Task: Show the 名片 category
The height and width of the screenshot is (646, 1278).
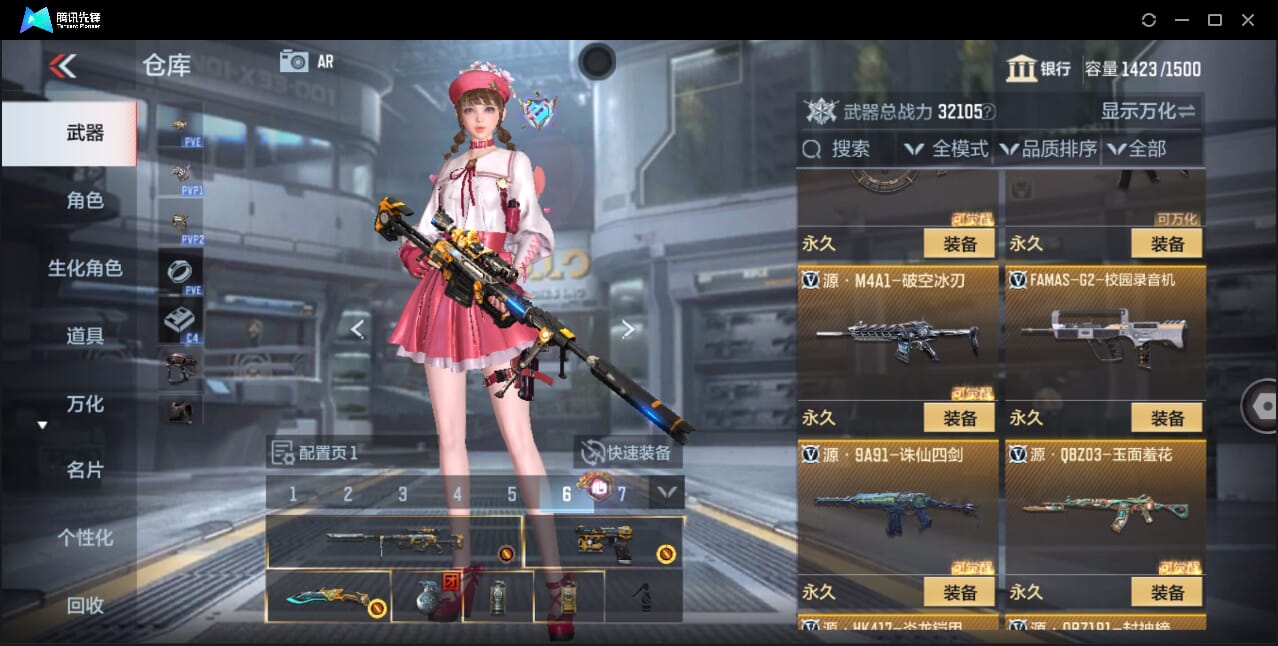Action: coord(85,470)
